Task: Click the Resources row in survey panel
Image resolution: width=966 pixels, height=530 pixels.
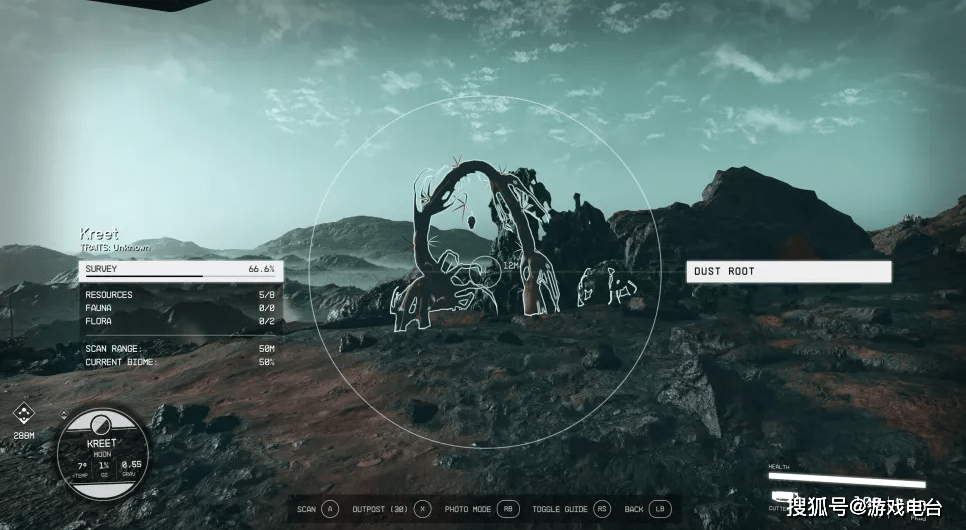Action: click(x=180, y=295)
